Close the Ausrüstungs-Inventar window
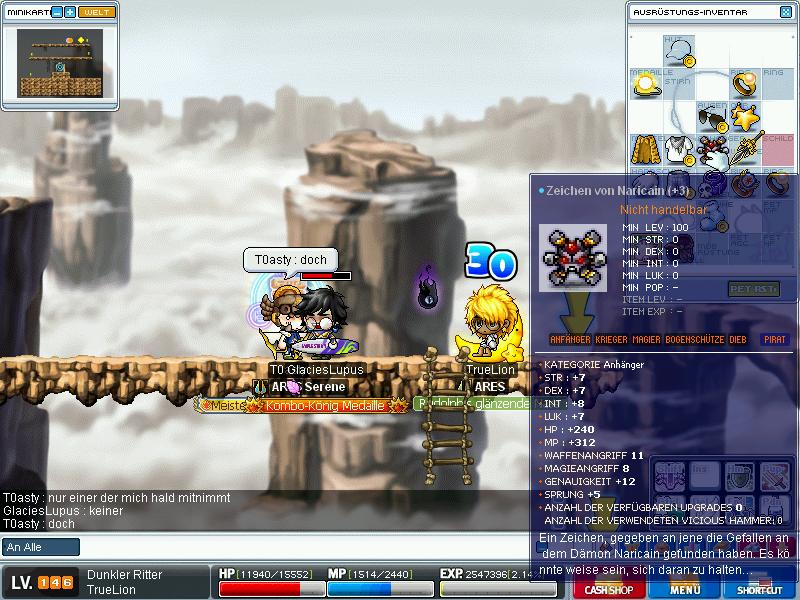The height and width of the screenshot is (600, 800). (784, 12)
